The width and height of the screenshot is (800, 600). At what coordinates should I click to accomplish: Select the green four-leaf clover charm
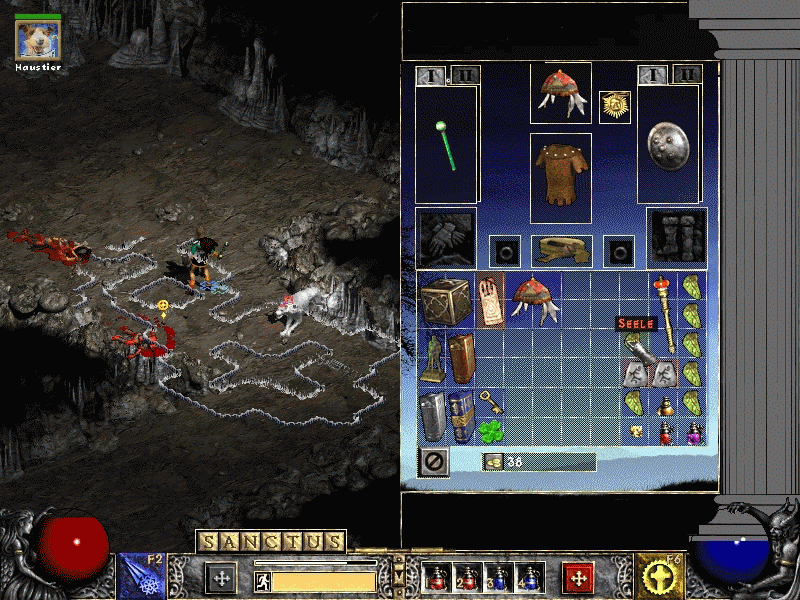point(490,432)
